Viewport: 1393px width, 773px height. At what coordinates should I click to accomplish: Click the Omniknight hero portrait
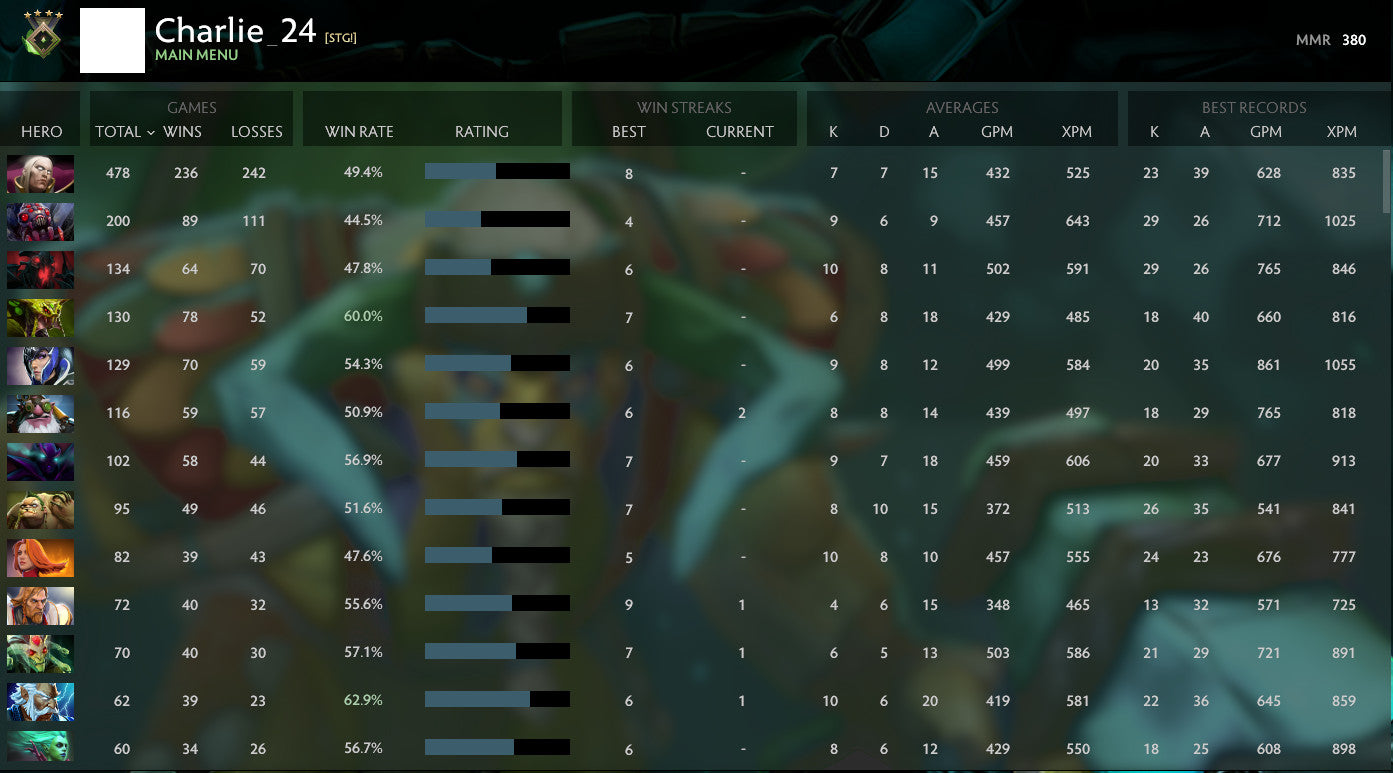click(40, 605)
